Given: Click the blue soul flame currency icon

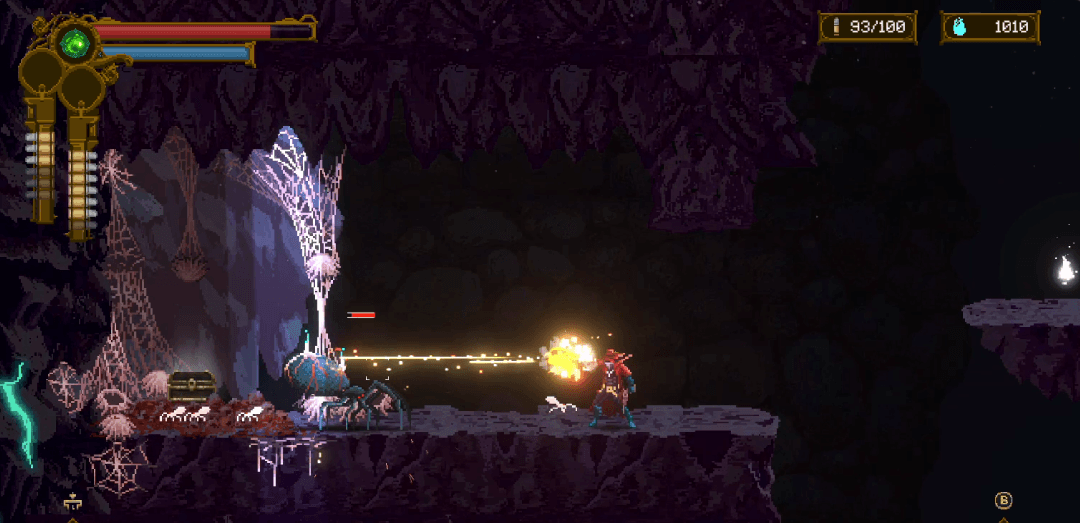Looking at the screenshot, I should (x=960, y=27).
